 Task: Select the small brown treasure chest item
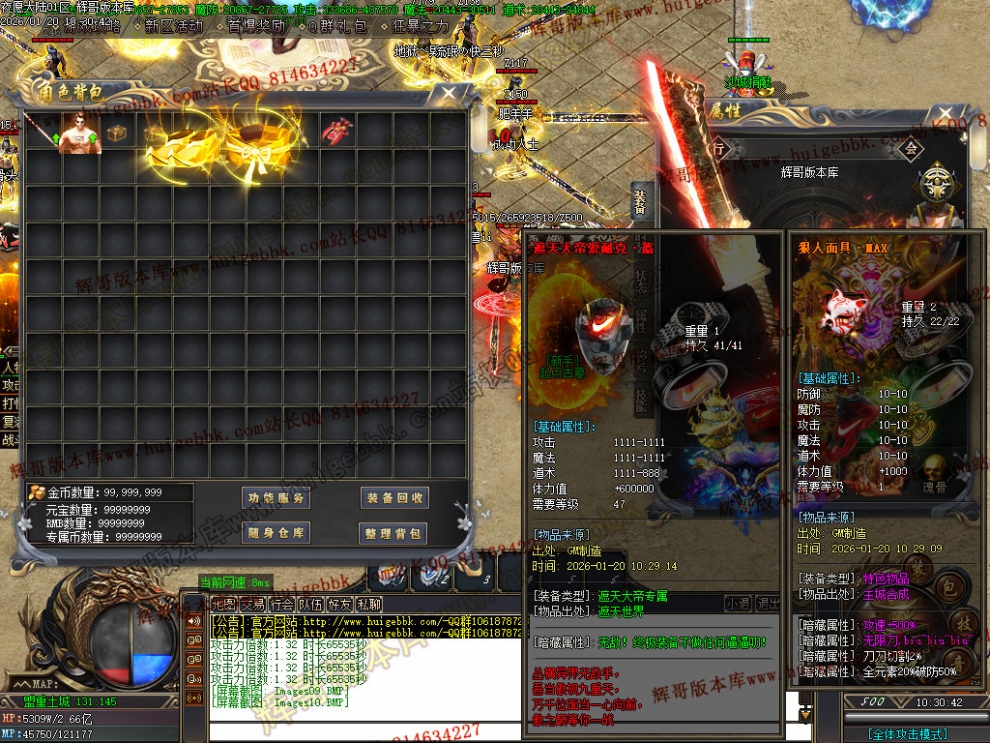click(x=117, y=133)
